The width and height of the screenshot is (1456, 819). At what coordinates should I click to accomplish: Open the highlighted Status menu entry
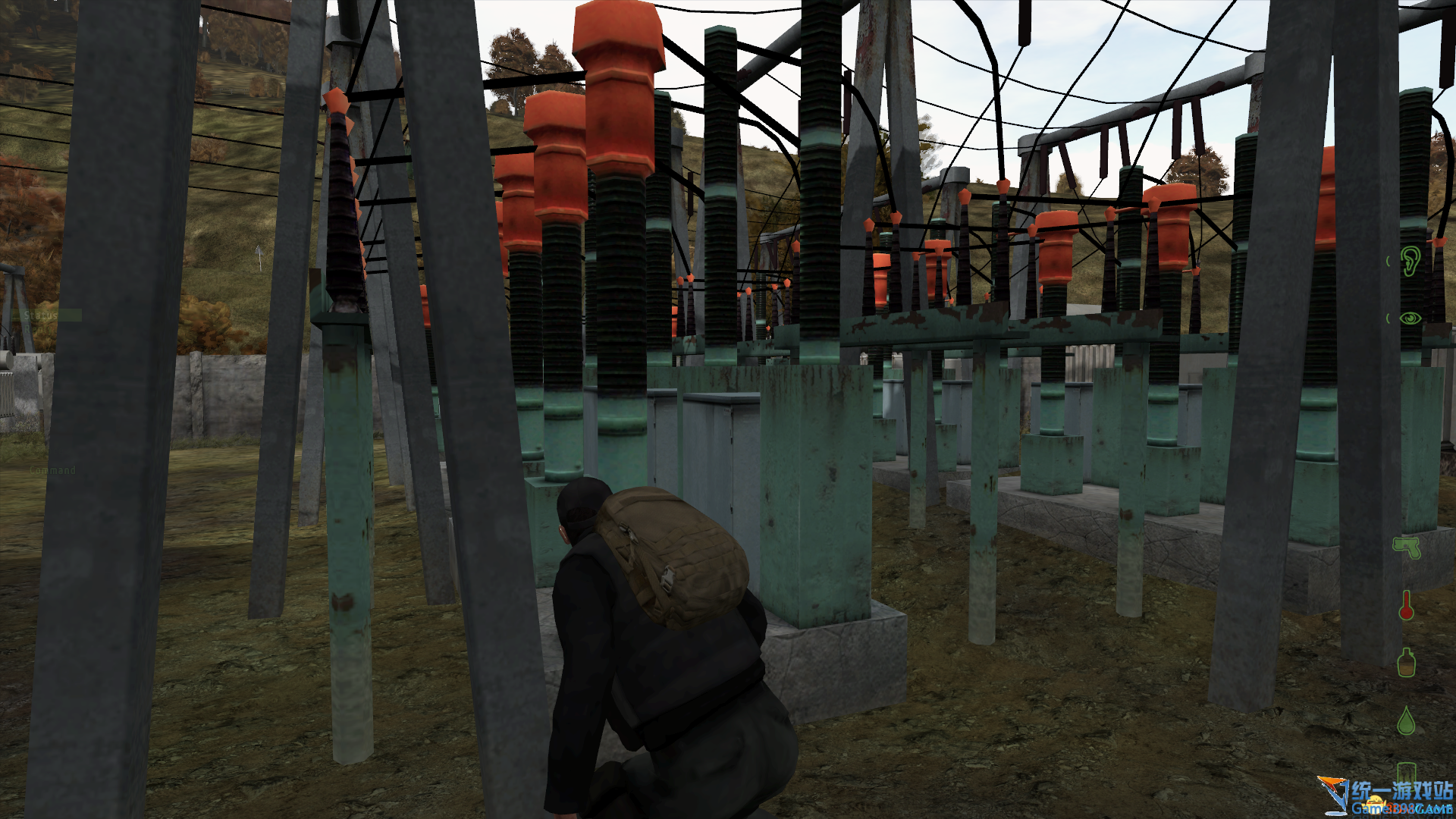[42, 315]
